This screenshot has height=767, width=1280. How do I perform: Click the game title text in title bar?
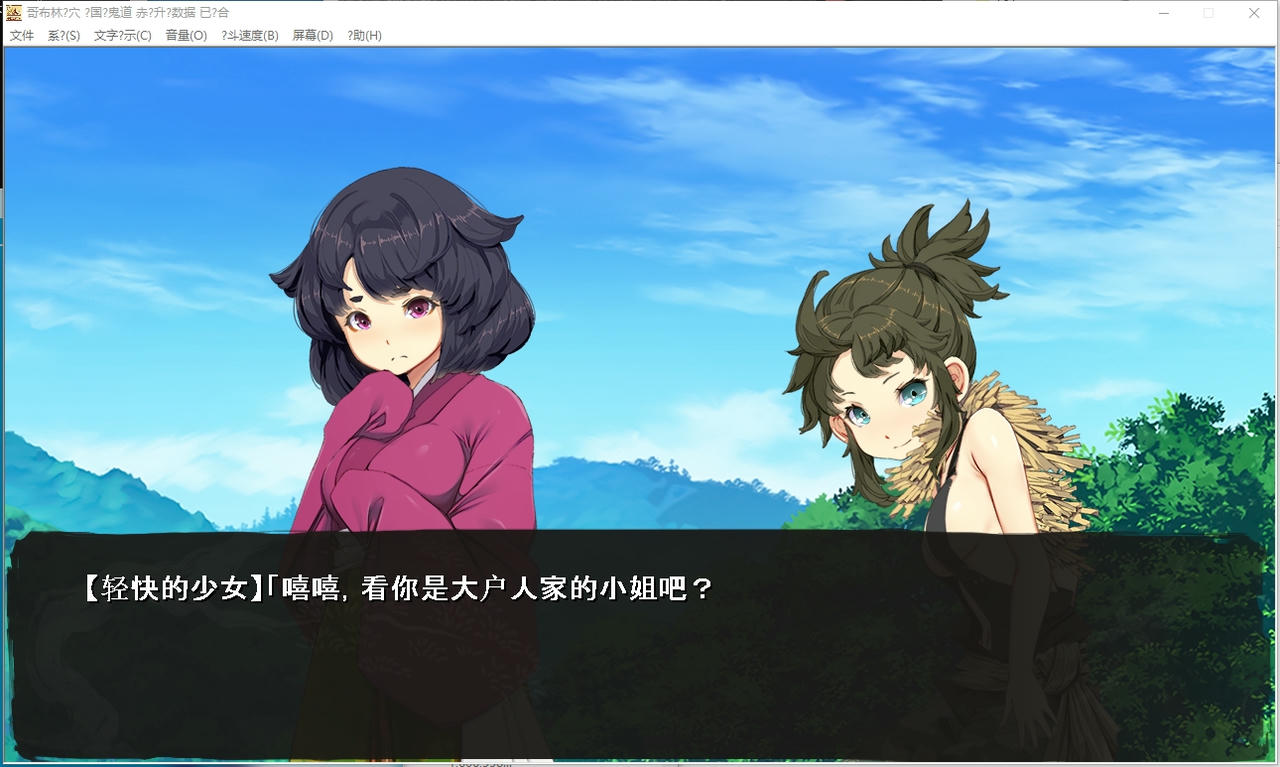[x=130, y=13]
